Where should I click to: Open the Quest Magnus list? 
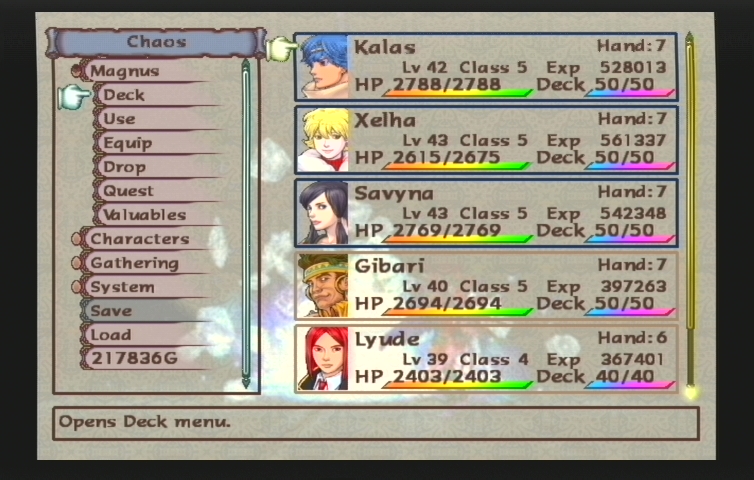point(129,191)
